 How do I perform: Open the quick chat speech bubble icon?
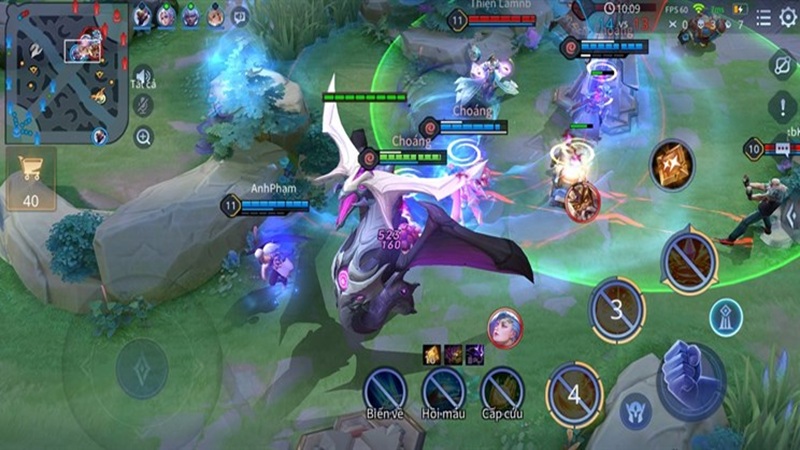[x=240, y=16]
